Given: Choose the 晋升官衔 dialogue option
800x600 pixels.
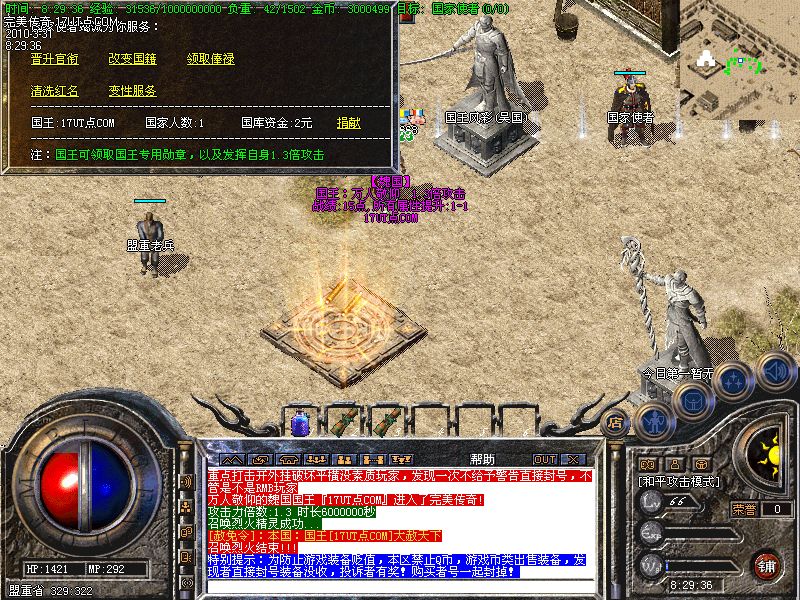Looking at the screenshot, I should (54, 59).
